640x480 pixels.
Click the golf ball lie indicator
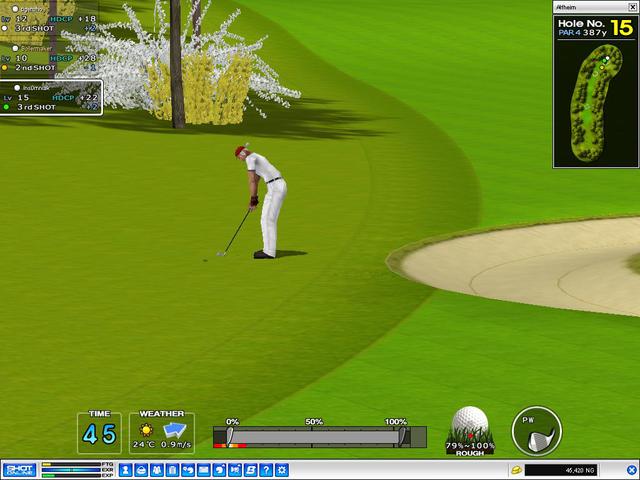469,430
